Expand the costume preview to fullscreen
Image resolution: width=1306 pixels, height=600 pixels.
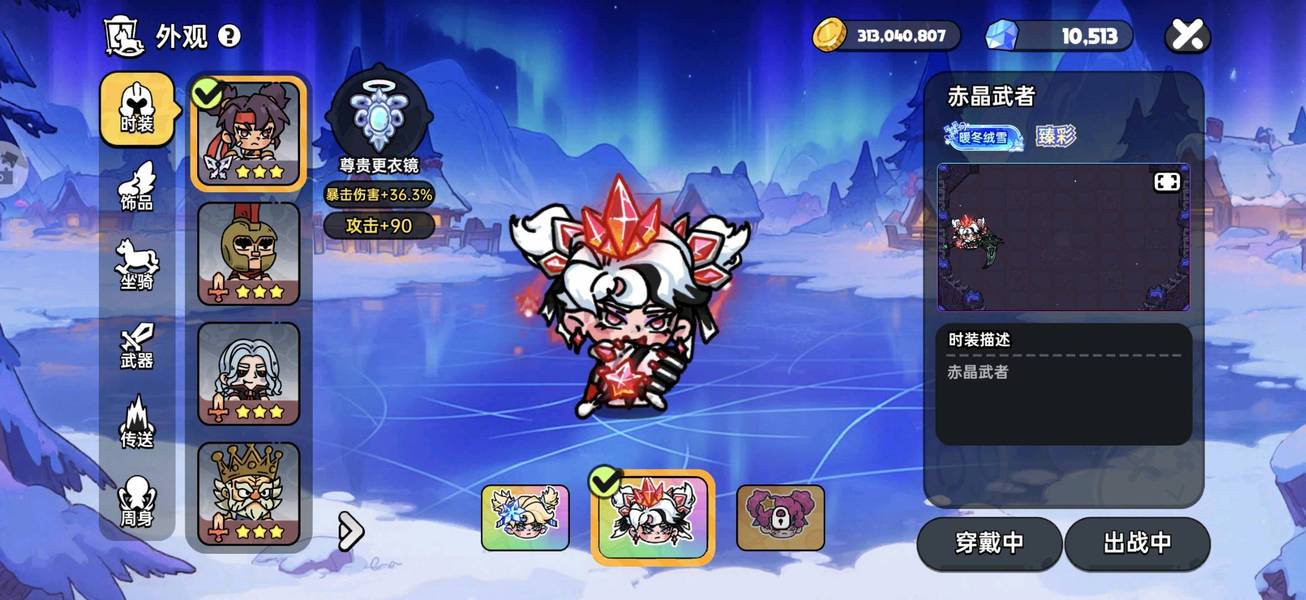point(1167,182)
